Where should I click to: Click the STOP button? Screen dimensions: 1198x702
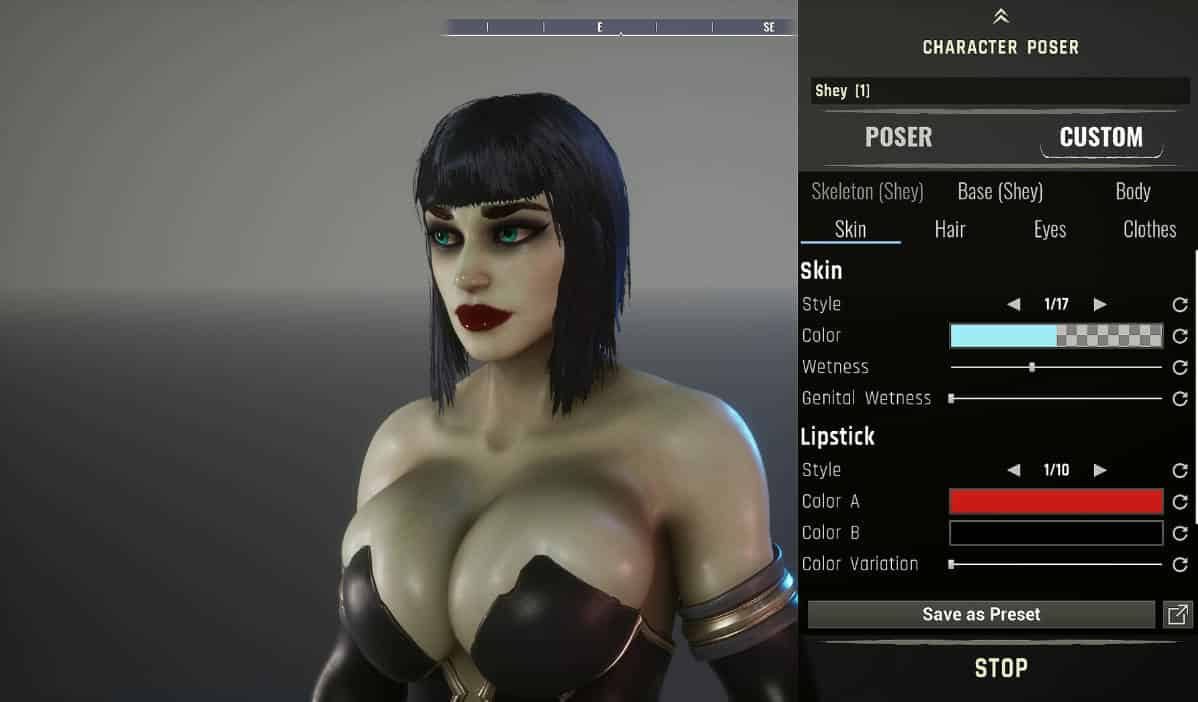point(1001,668)
